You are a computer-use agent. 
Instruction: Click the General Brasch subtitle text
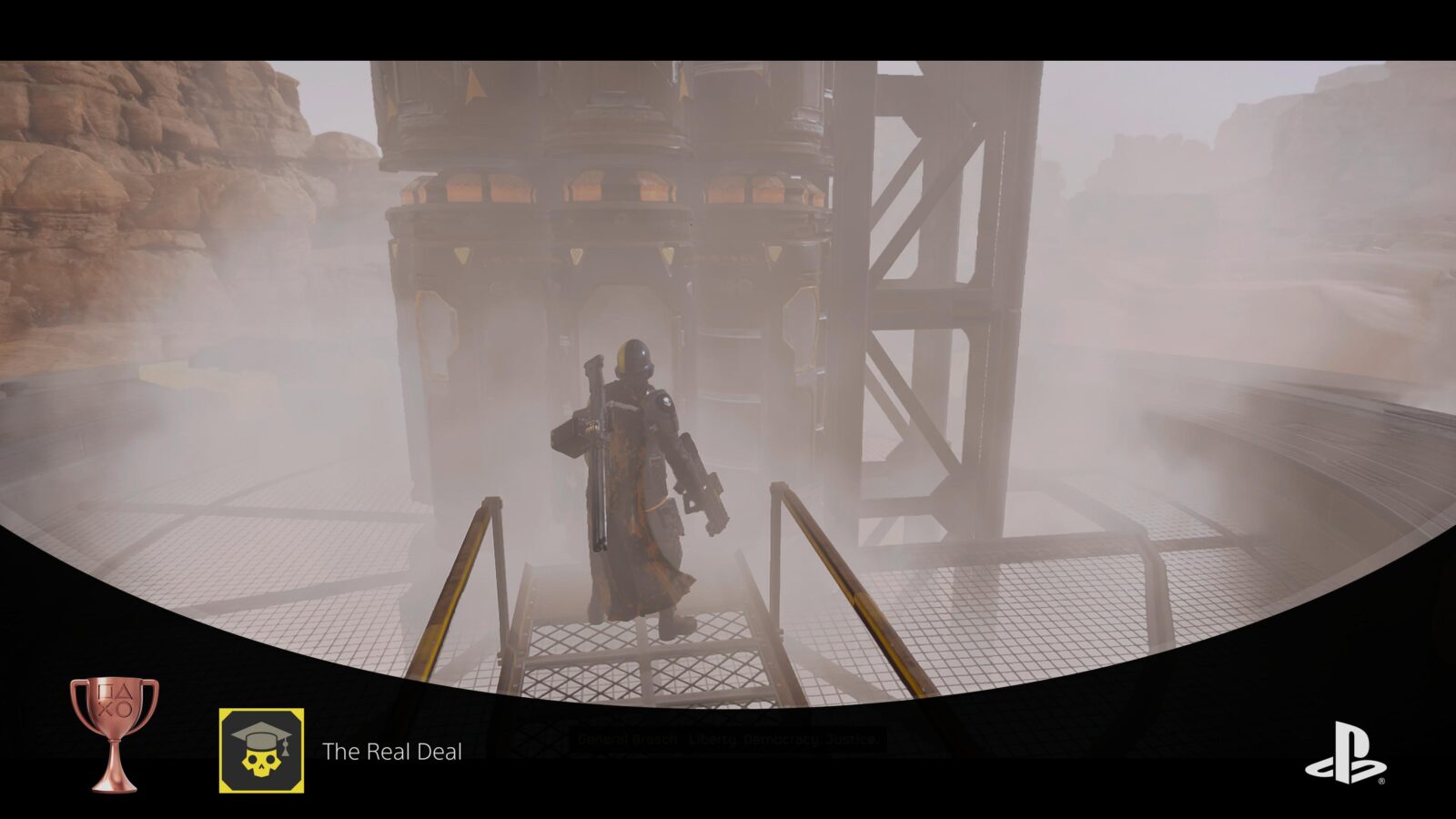click(628, 737)
